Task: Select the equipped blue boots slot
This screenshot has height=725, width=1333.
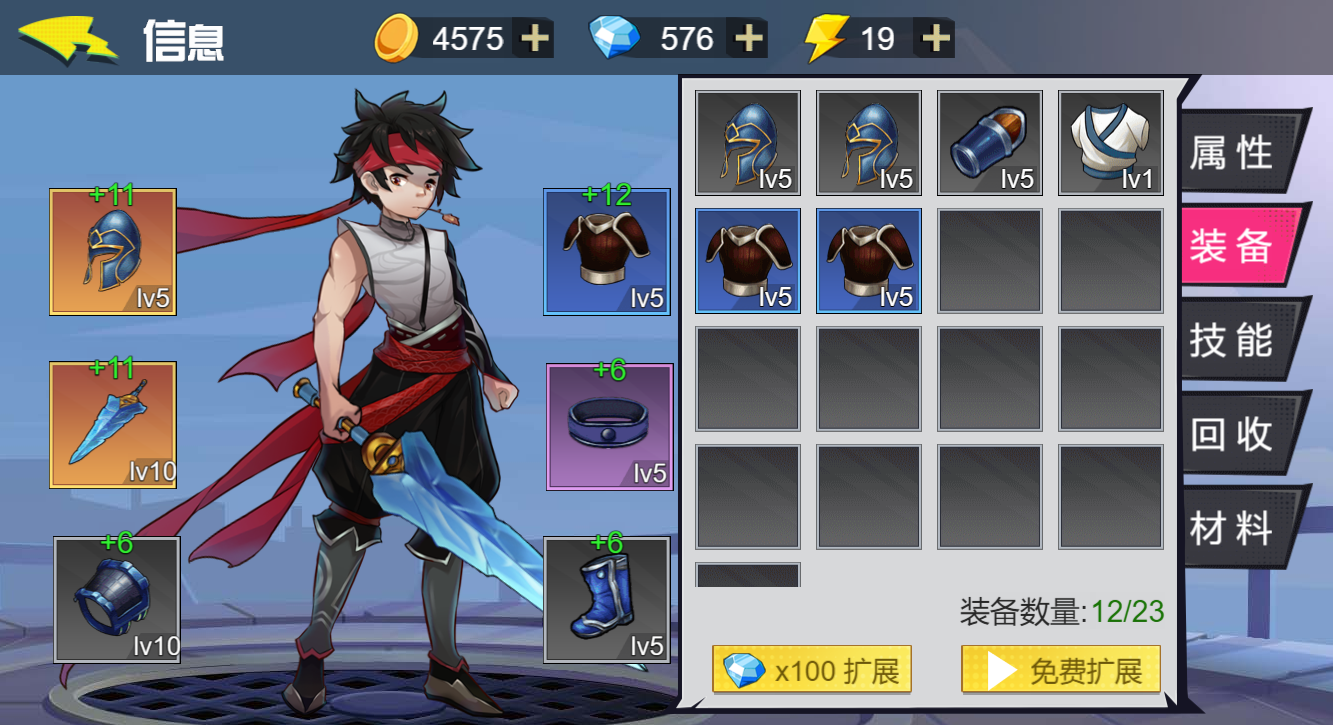Action: pos(607,600)
